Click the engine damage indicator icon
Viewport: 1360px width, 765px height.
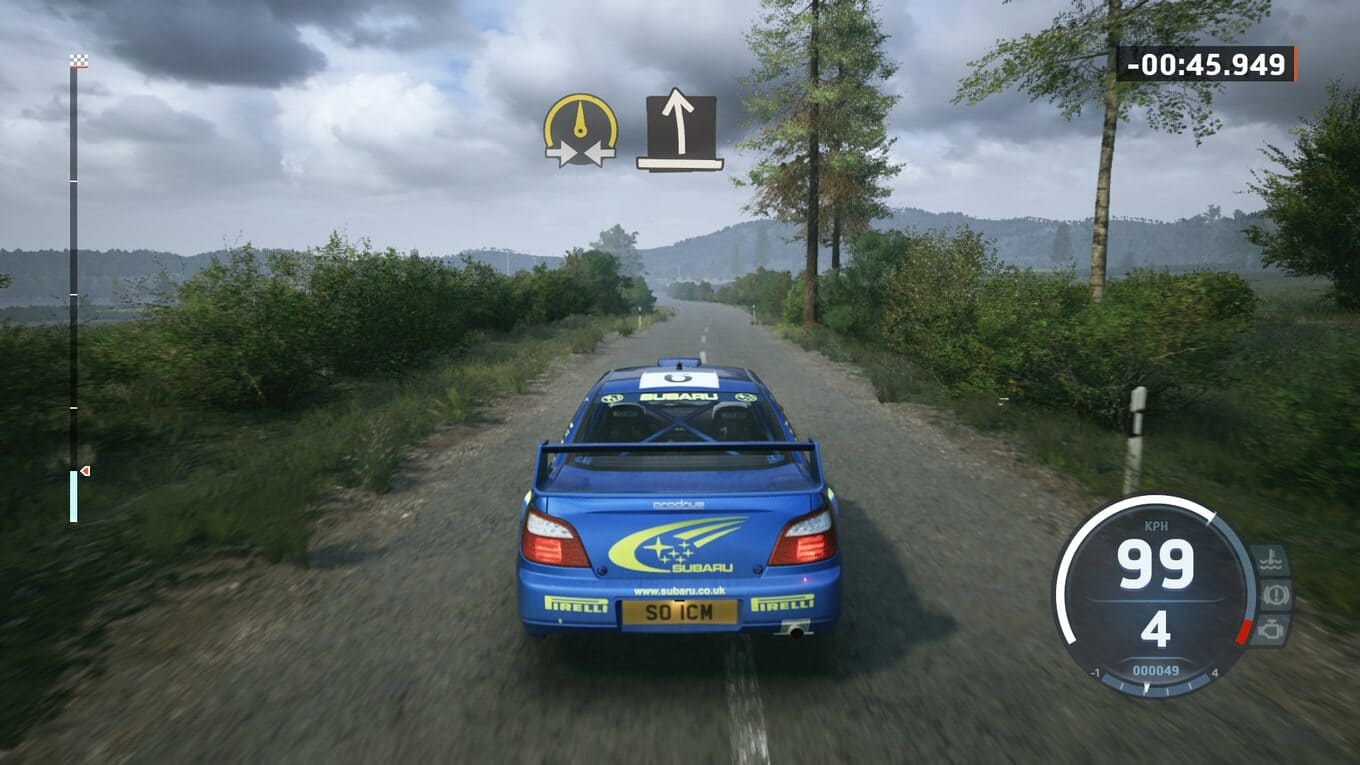click(x=1270, y=630)
